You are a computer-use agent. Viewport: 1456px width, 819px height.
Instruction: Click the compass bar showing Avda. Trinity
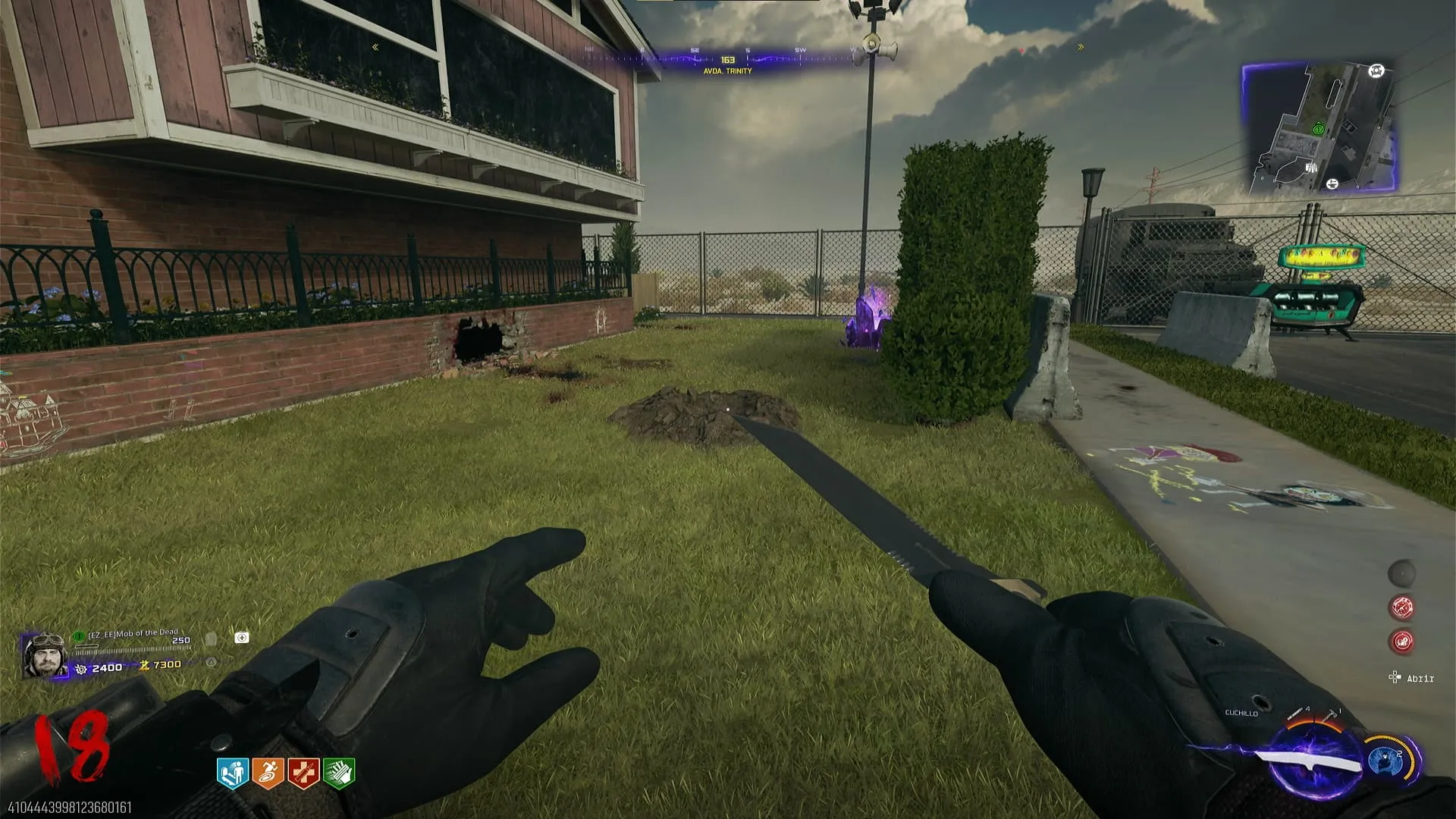coord(727,61)
